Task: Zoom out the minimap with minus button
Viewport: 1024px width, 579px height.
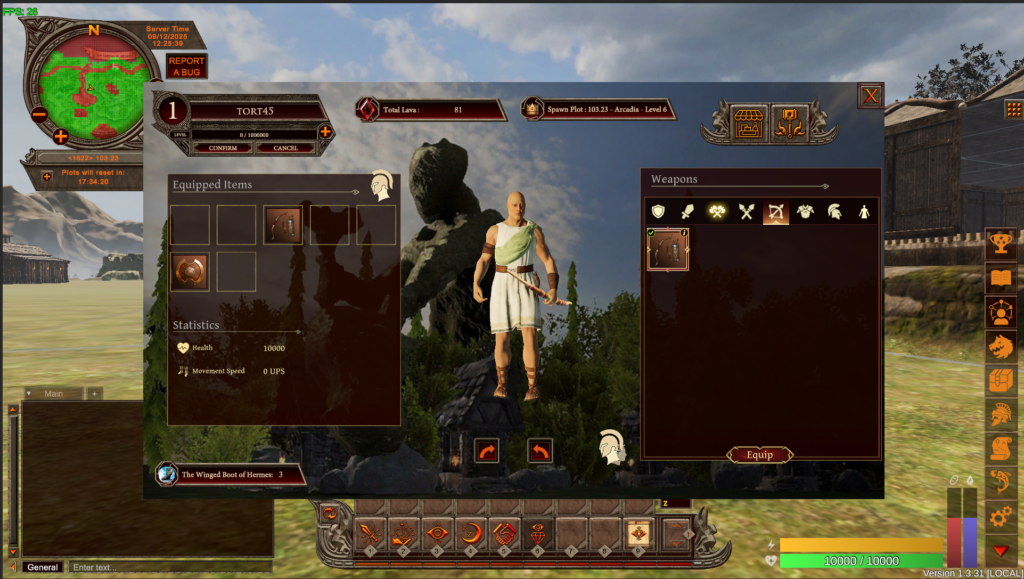Action: [38, 112]
